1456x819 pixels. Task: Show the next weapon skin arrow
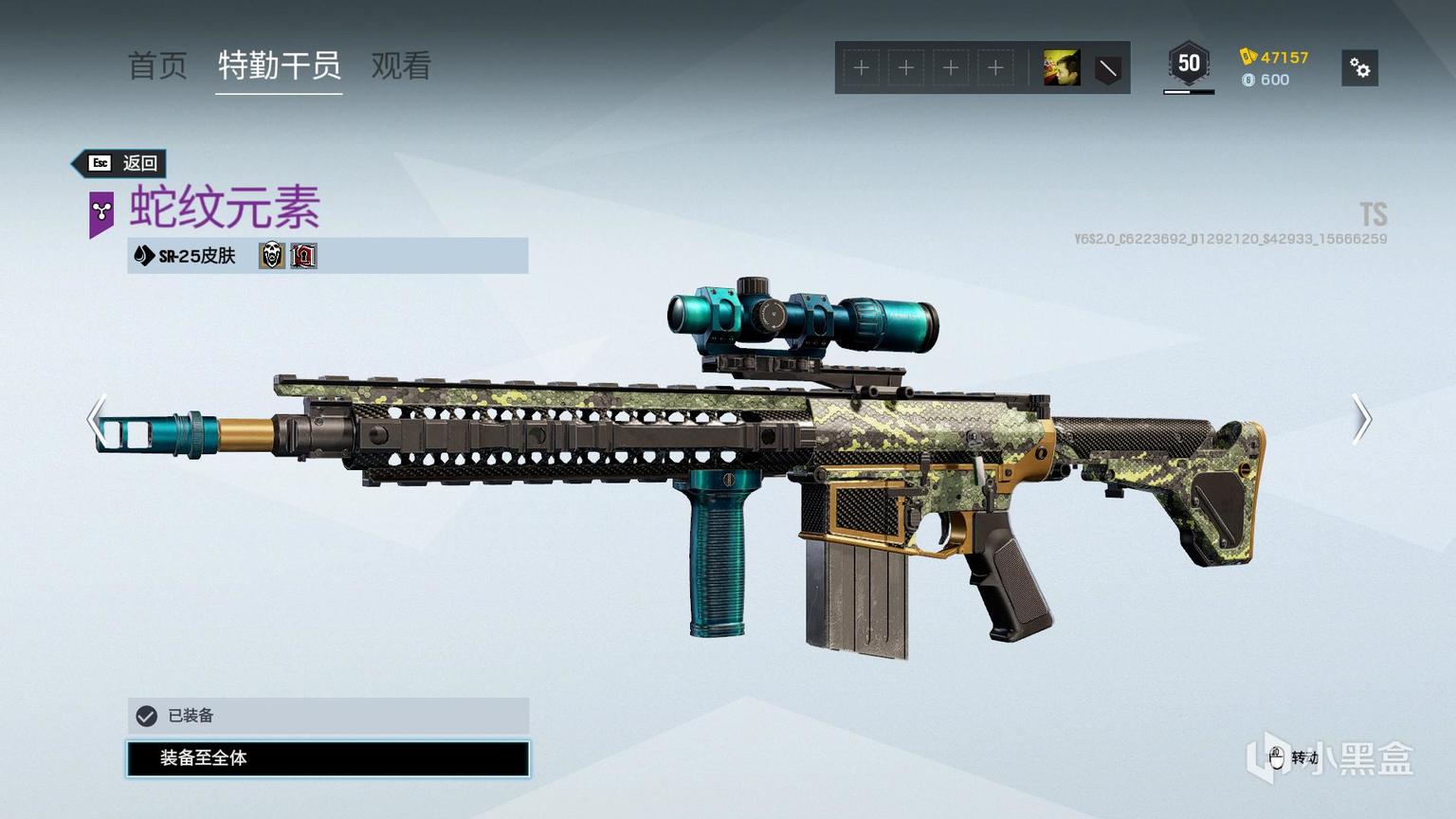click(x=1361, y=418)
